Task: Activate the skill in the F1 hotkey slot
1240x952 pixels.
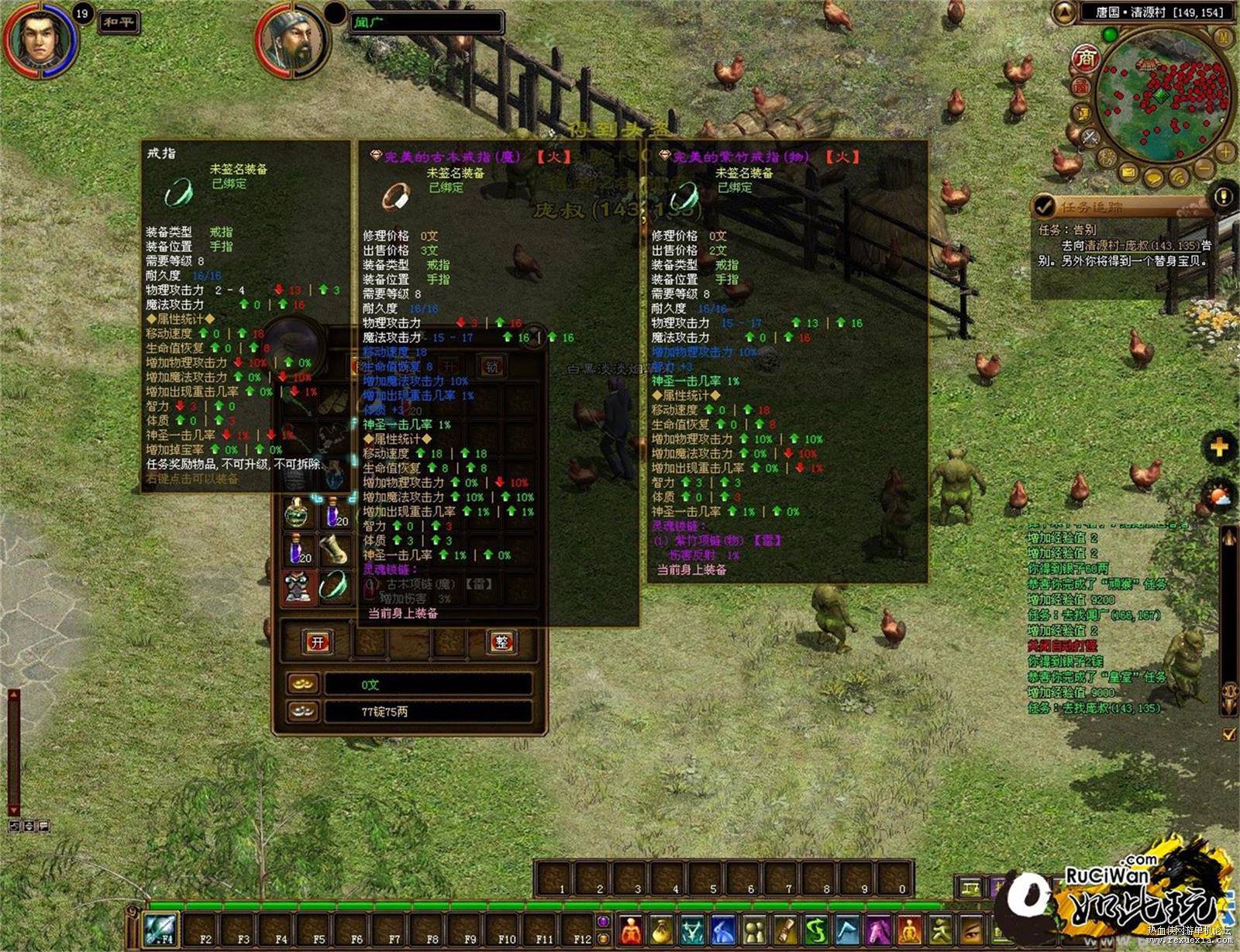Action: [x=160, y=928]
